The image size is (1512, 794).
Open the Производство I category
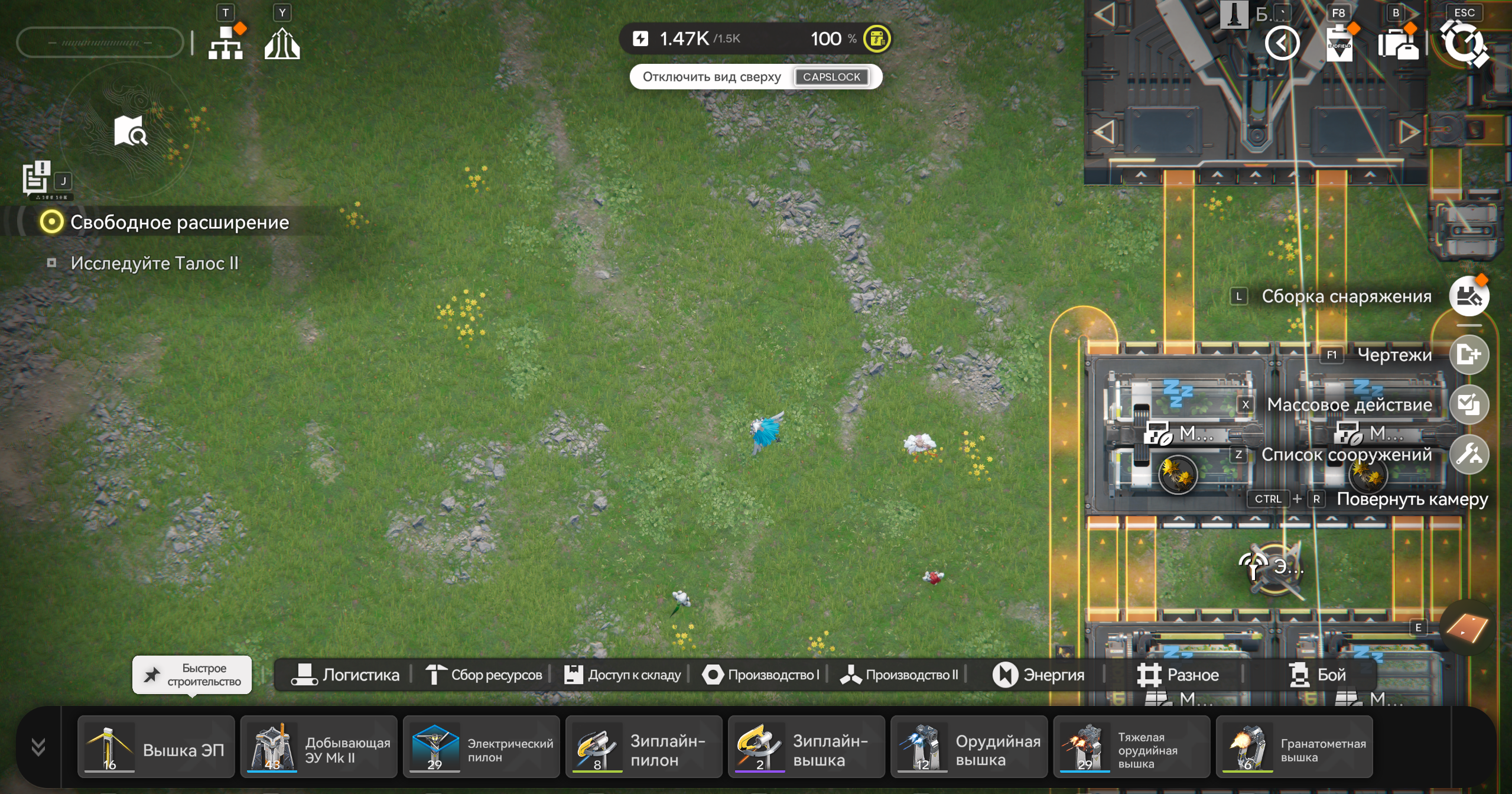tap(761, 675)
